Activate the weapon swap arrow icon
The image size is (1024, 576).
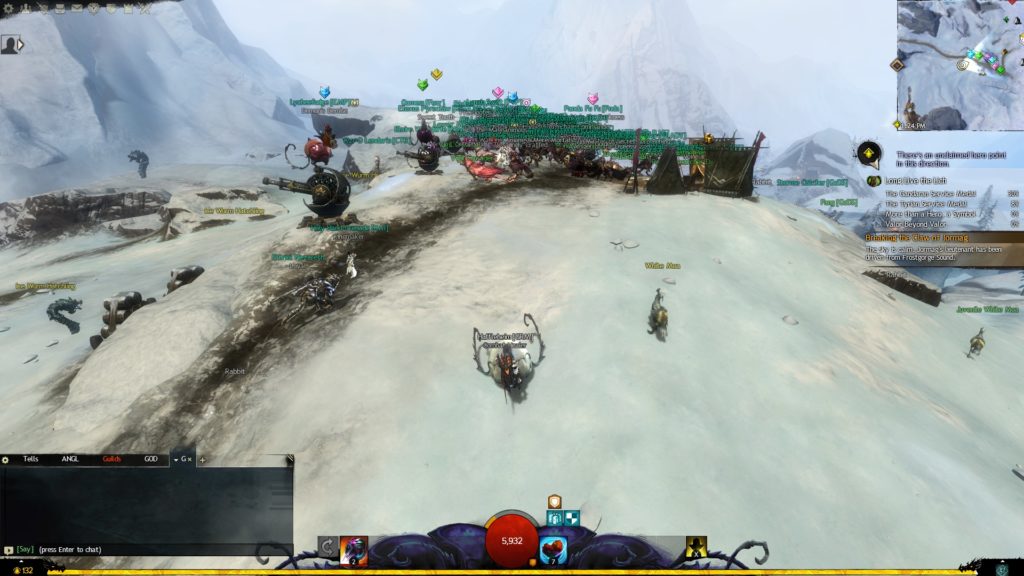click(327, 547)
